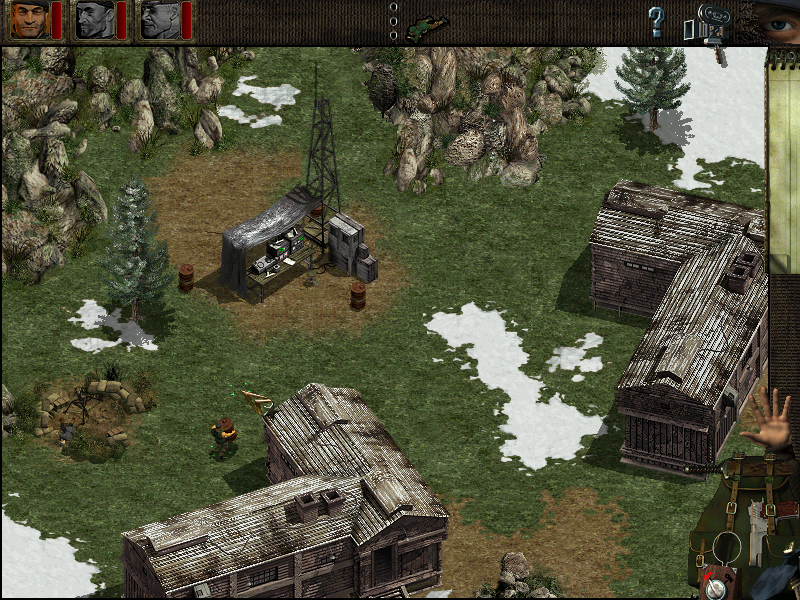
Task: Select the second commando with the cap
Action: click(95, 19)
